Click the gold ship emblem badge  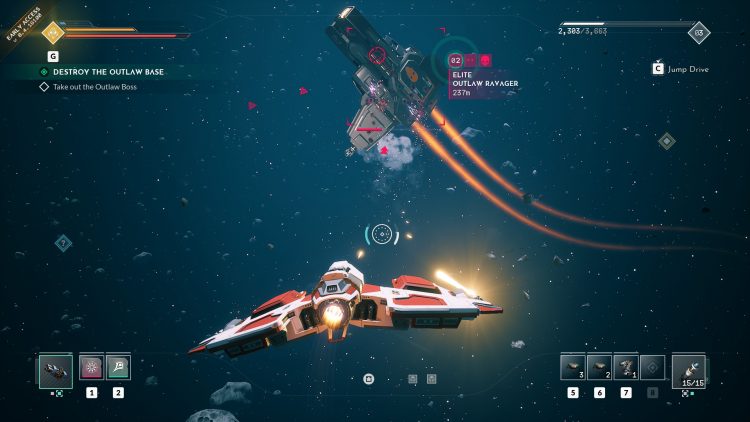pyautogui.click(x=52, y=32)
